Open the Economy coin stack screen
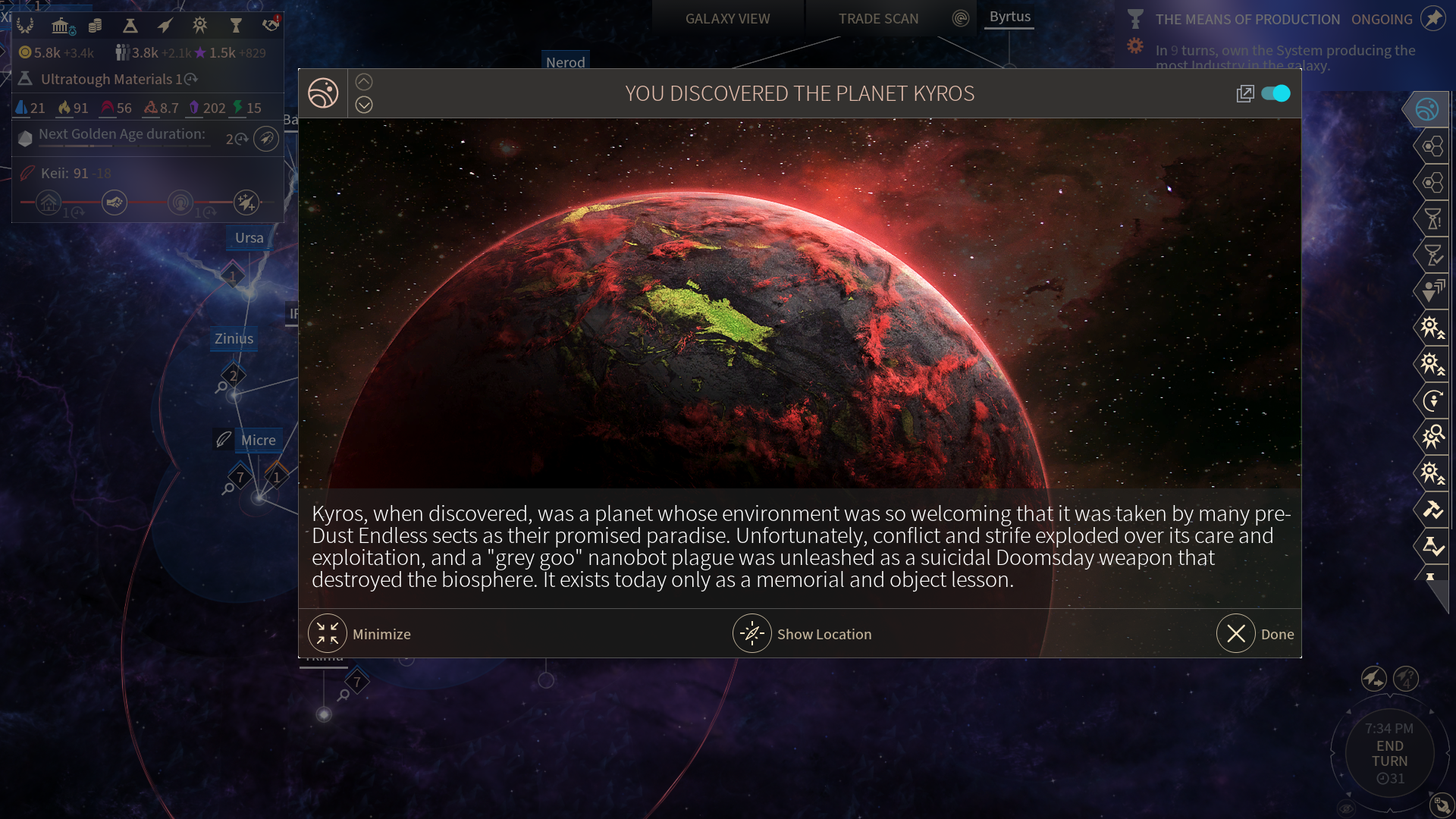 pyautogui.click(x=95, y=26)
